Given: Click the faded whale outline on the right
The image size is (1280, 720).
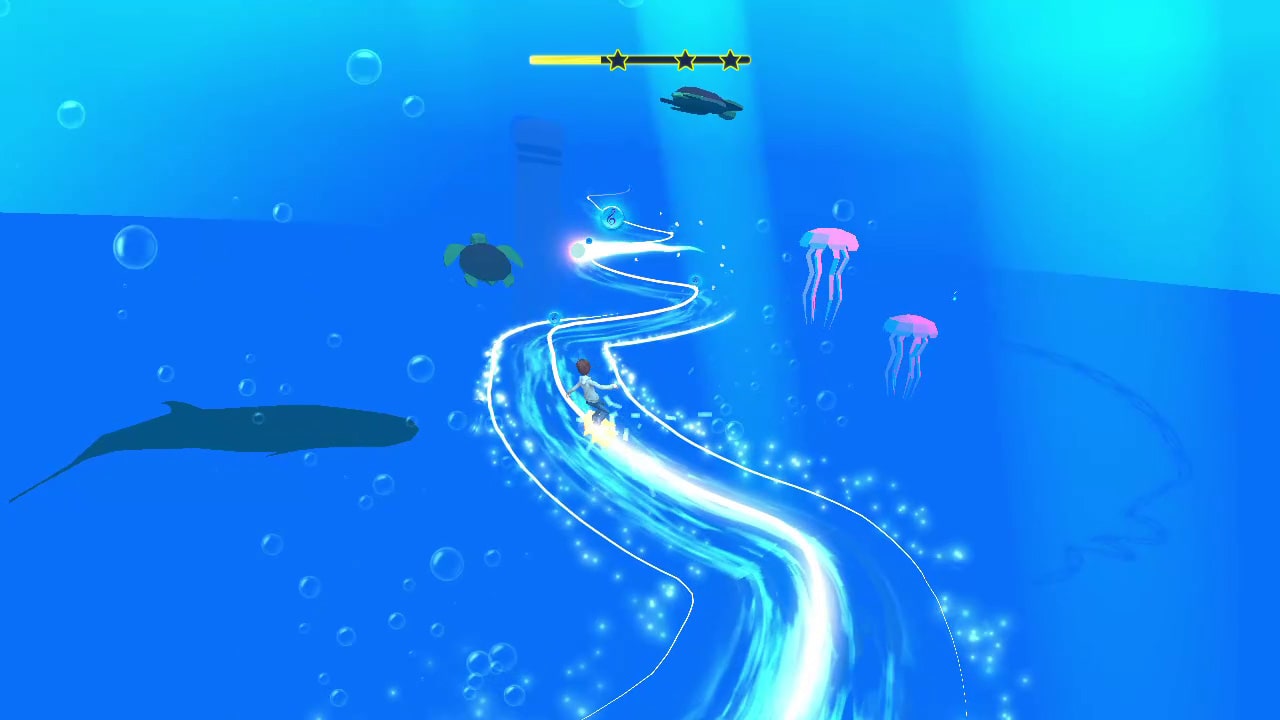Looking at the screenshot, I should (1130, 450).
